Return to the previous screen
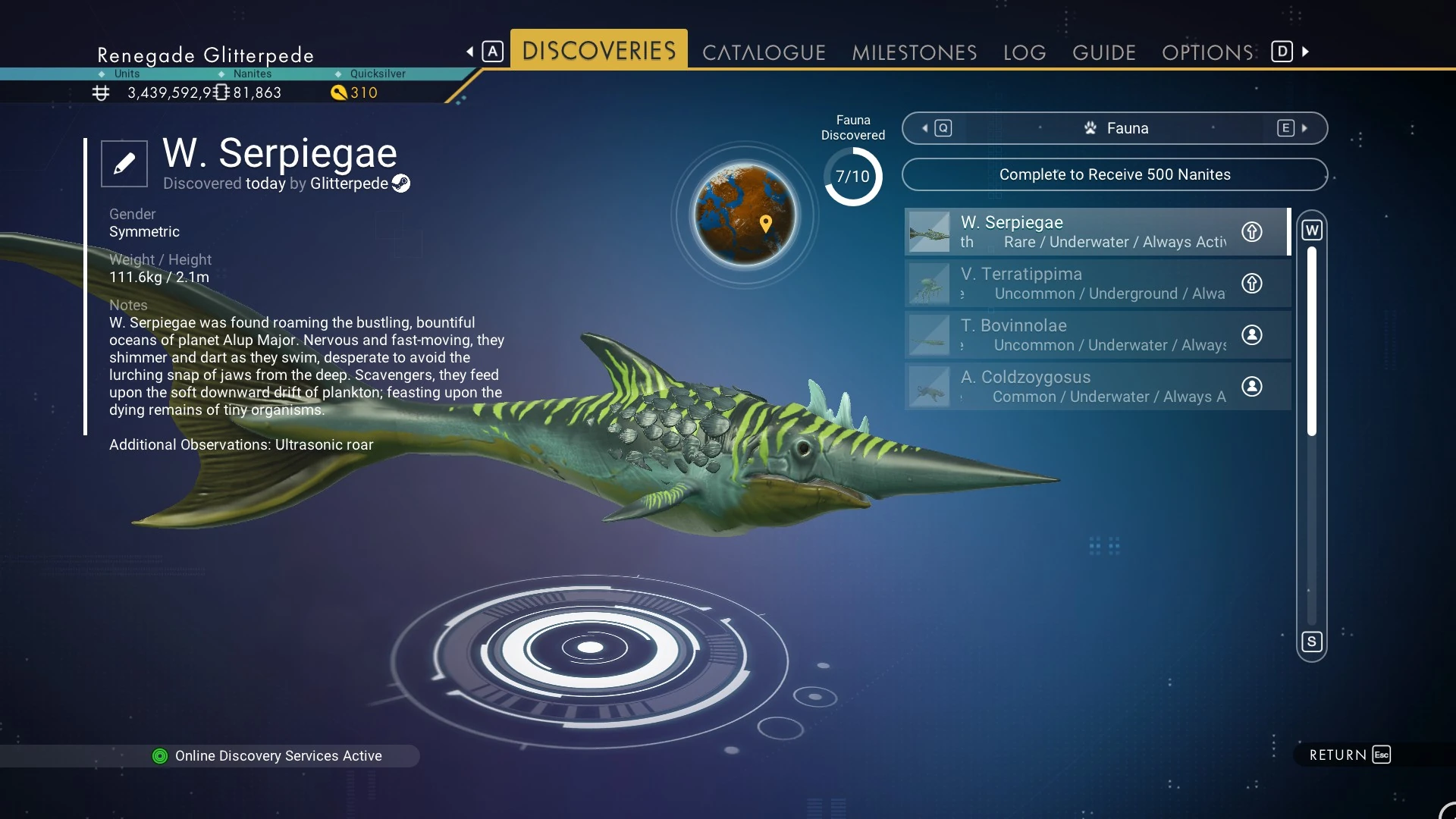The height and width of the screenshot is (819, 1456). (x=1350, y=755)
